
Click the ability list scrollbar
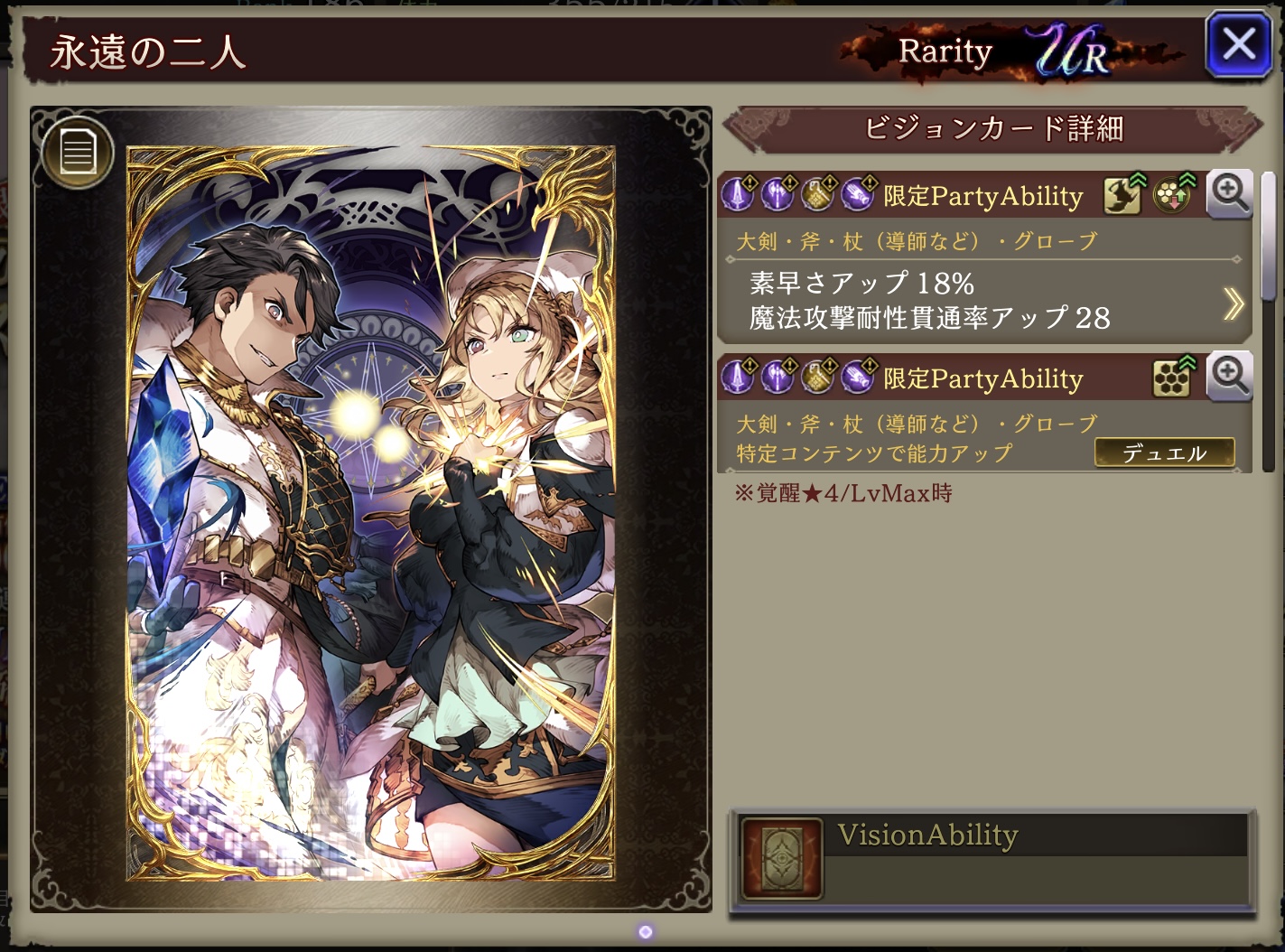pos(1268,237)
